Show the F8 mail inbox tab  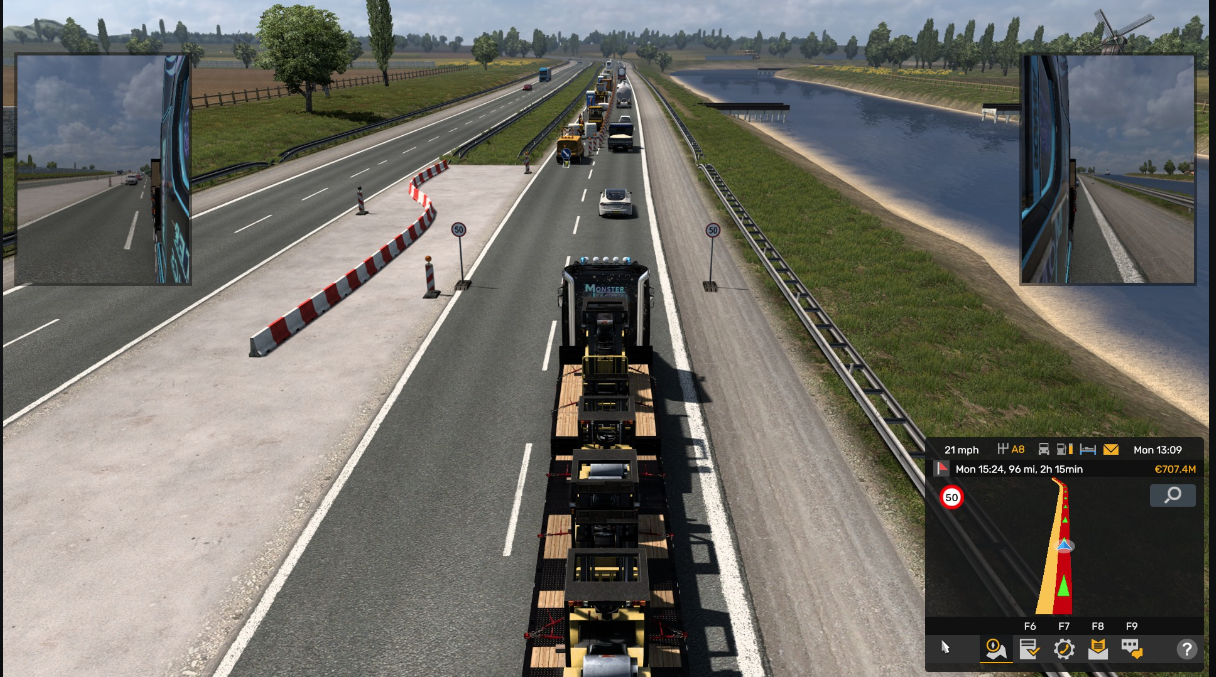tap(1098, 649)
